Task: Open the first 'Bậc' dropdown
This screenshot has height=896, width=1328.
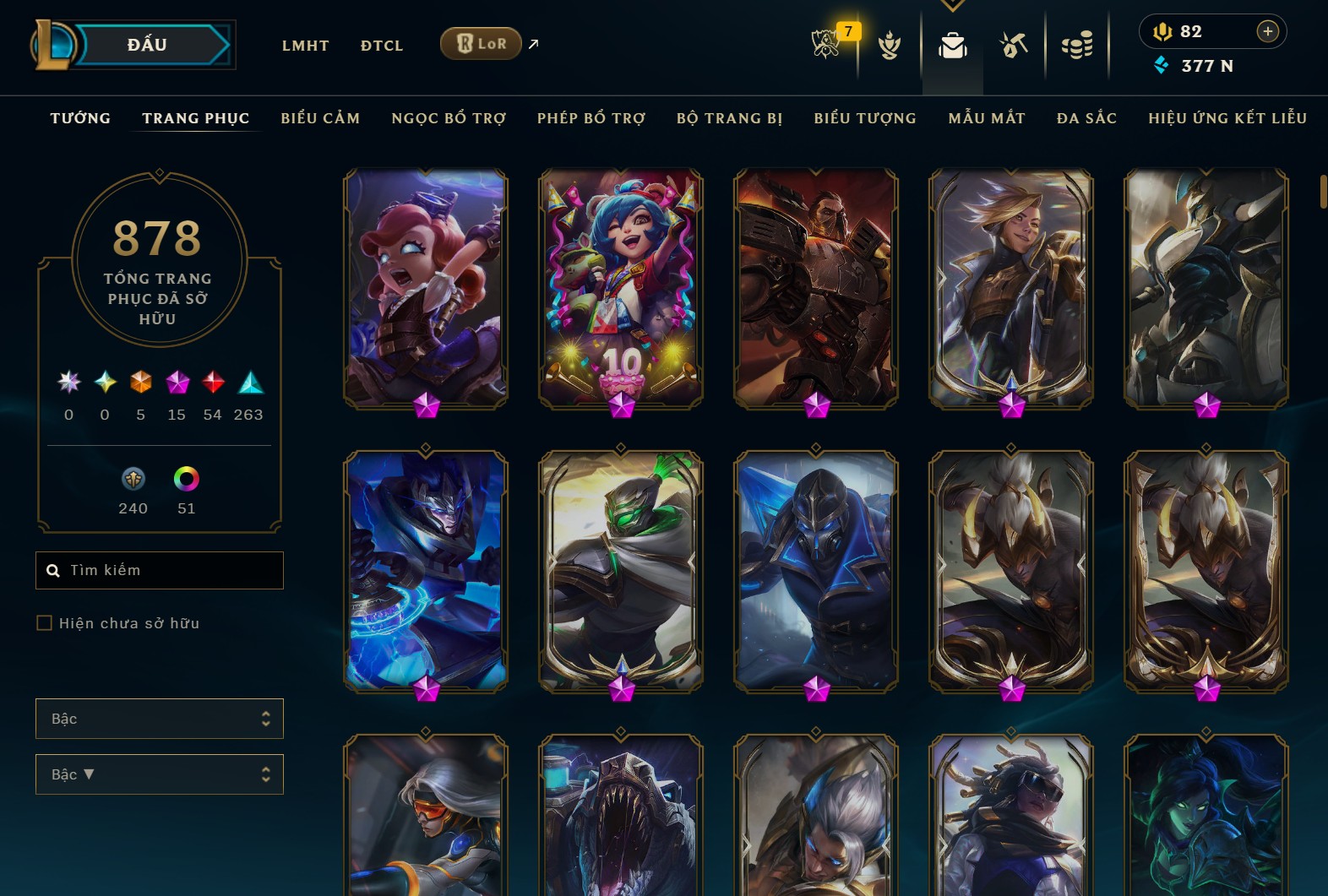Action: [x=159, y=719]
